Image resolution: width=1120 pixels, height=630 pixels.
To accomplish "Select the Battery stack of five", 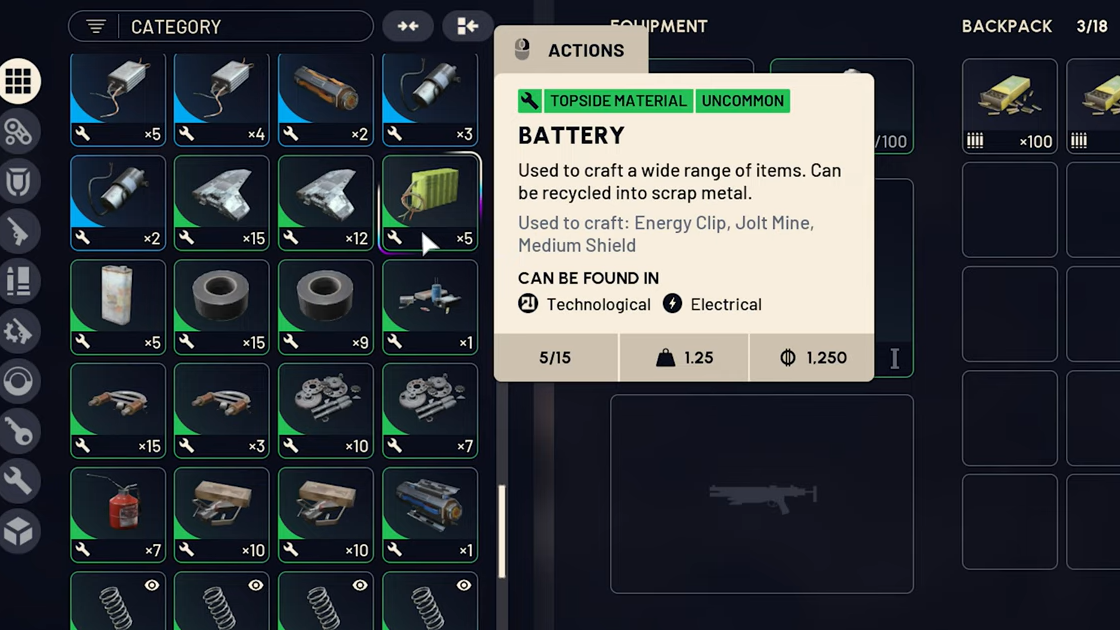I will [430, 202].
